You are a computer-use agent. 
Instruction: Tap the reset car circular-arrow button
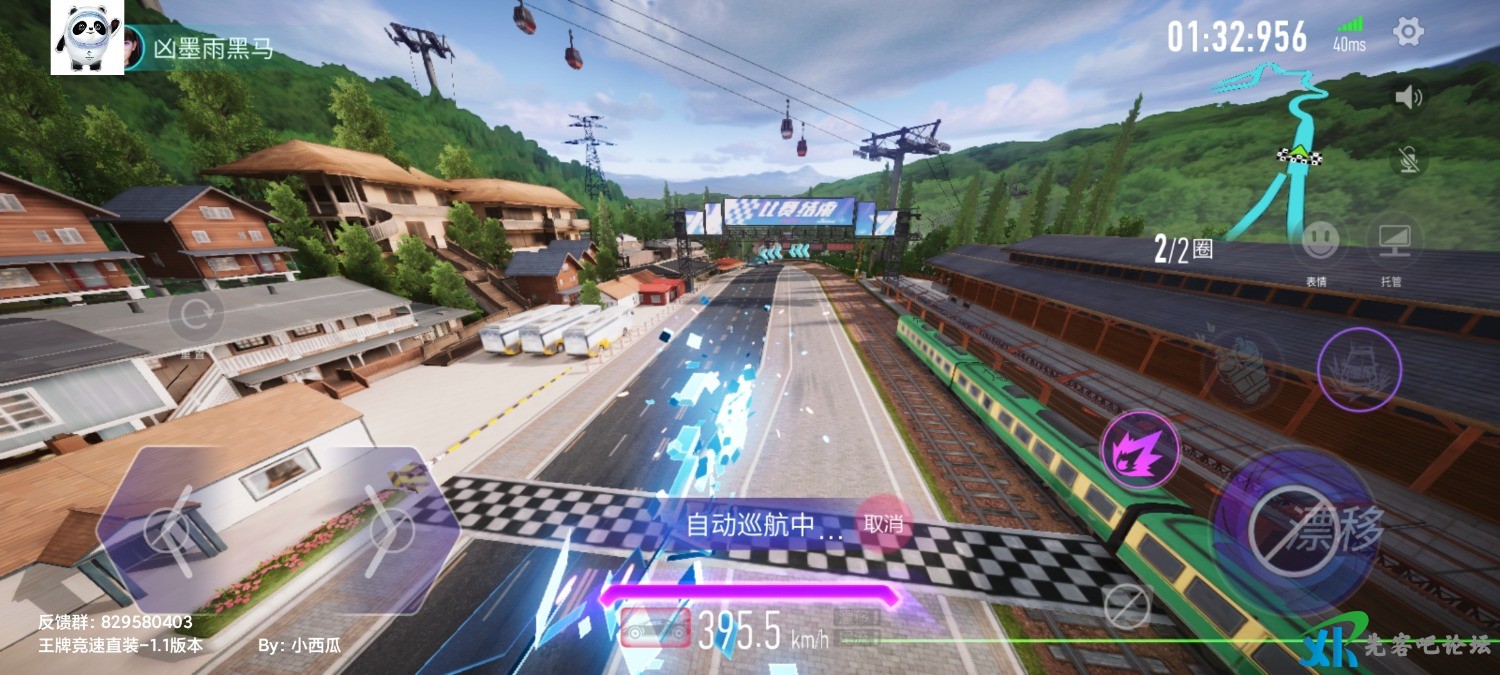(196, 316)
